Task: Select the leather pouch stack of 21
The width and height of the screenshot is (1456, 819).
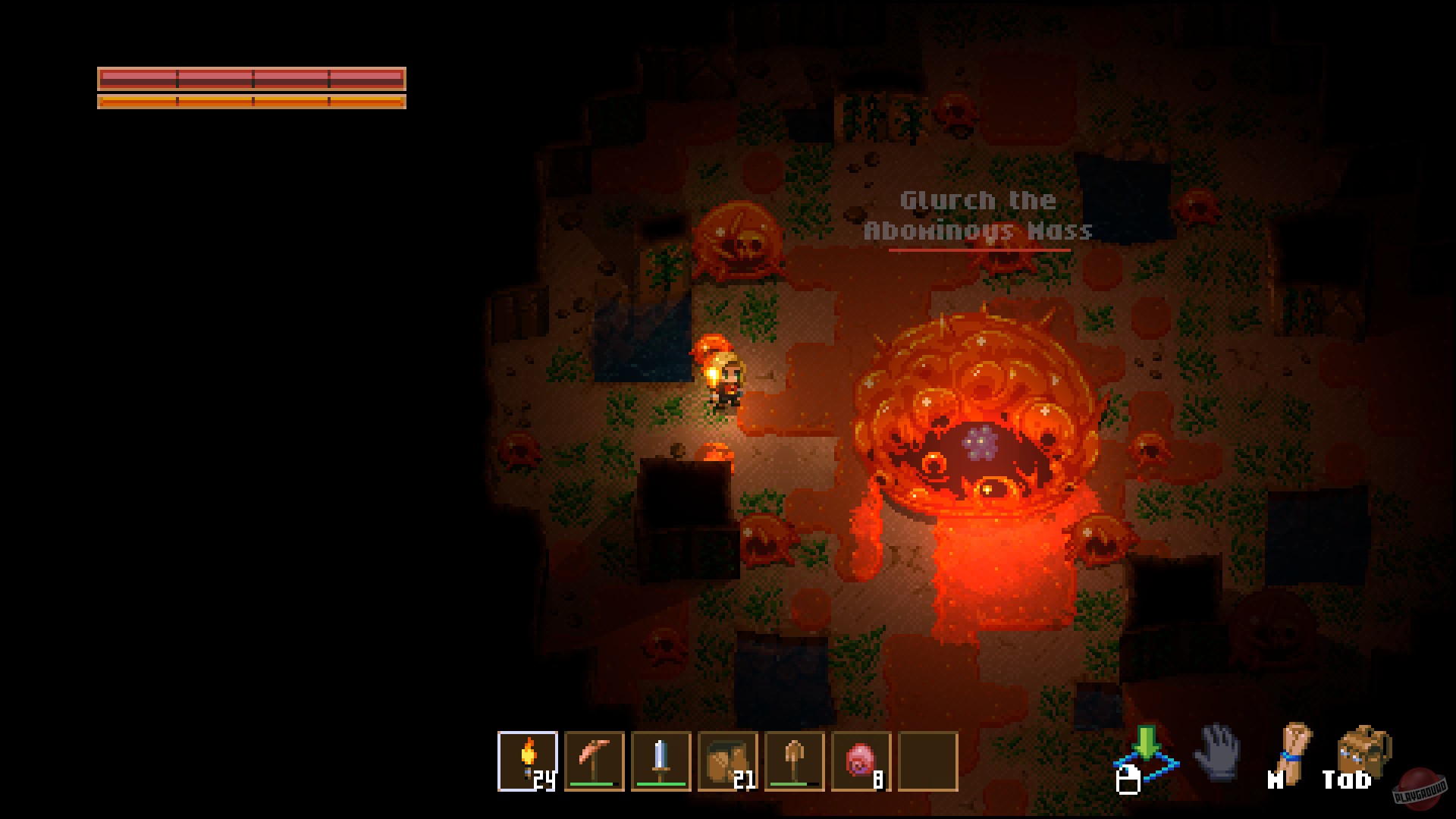Action: 728,761
